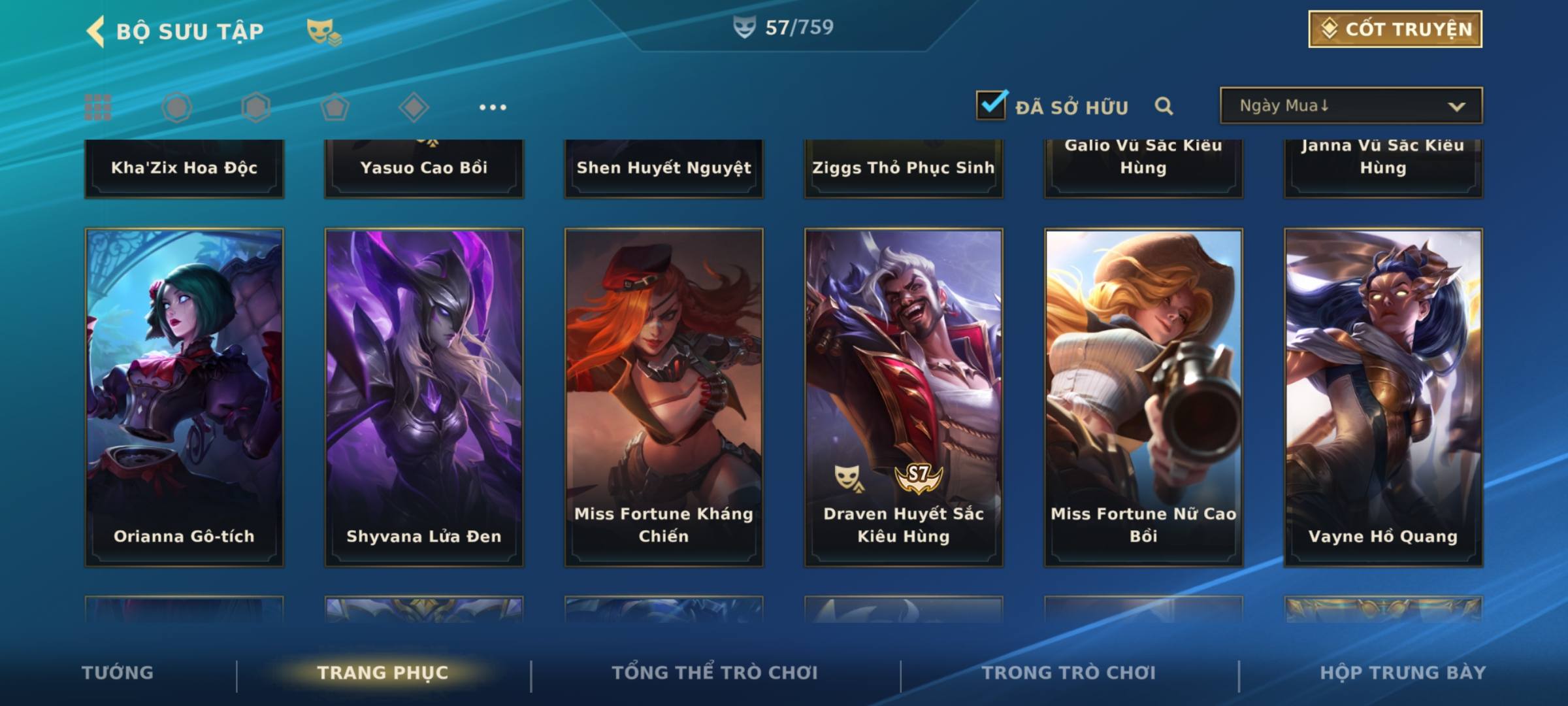Choose the diamond rarity filter
Screen dimensions: 1568x706
coord(414,107)
